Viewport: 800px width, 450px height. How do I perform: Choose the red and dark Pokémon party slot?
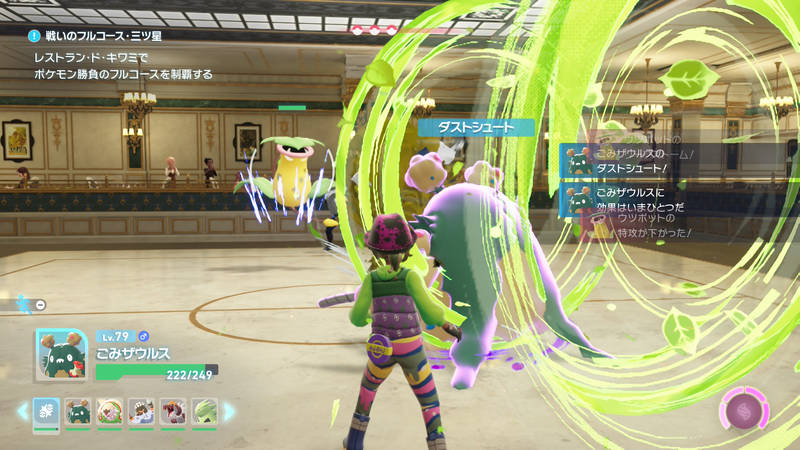point(171,410)
